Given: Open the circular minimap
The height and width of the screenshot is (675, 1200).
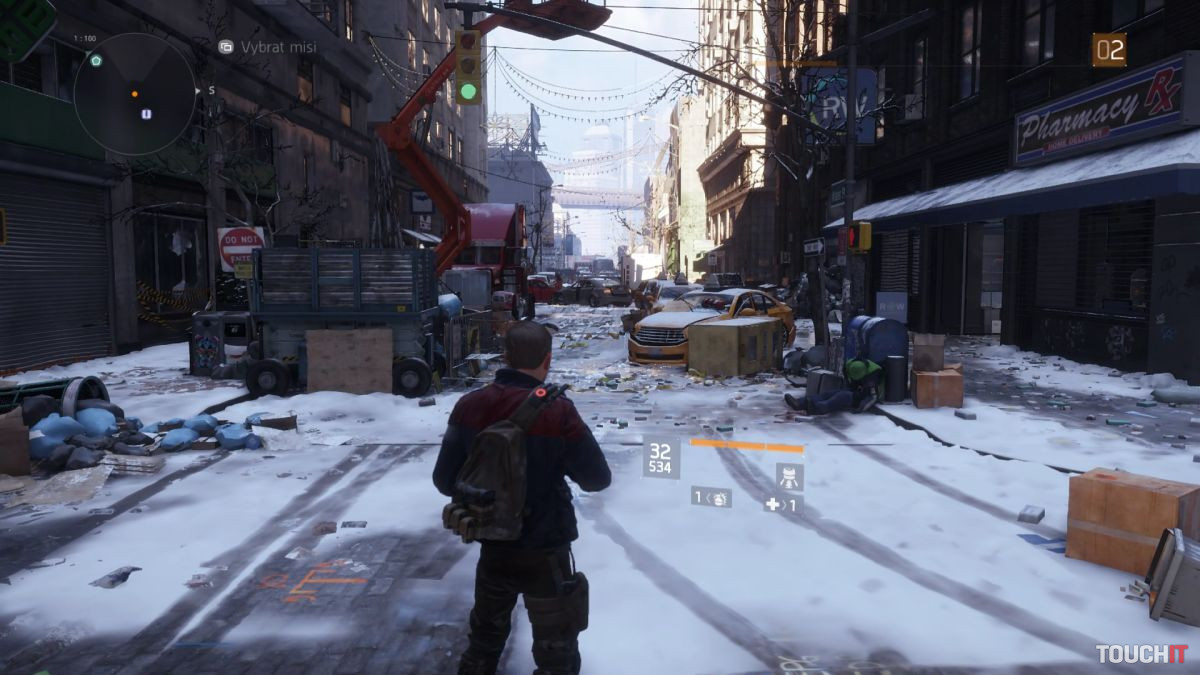Looking at the screenshot, I should 134,94.
